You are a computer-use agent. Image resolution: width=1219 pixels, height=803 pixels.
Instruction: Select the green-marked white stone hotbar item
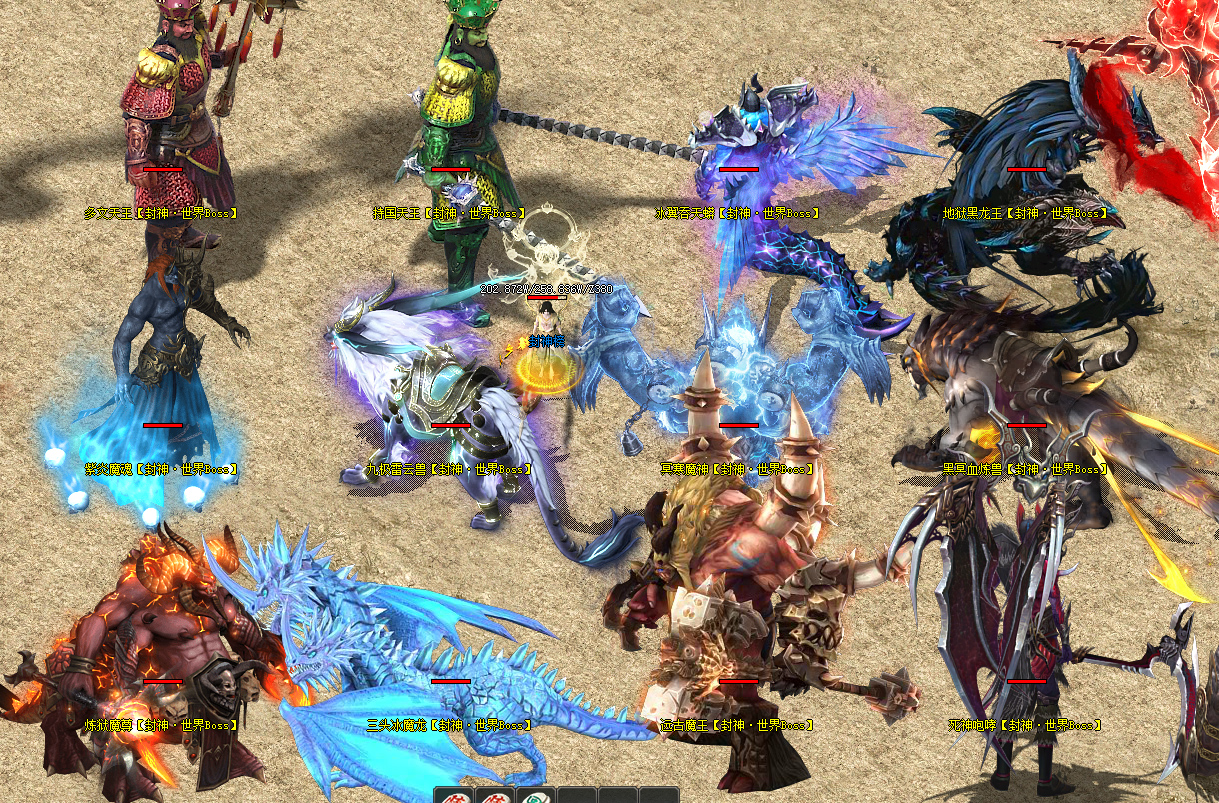pyautogui.click(x=535, y=796)
